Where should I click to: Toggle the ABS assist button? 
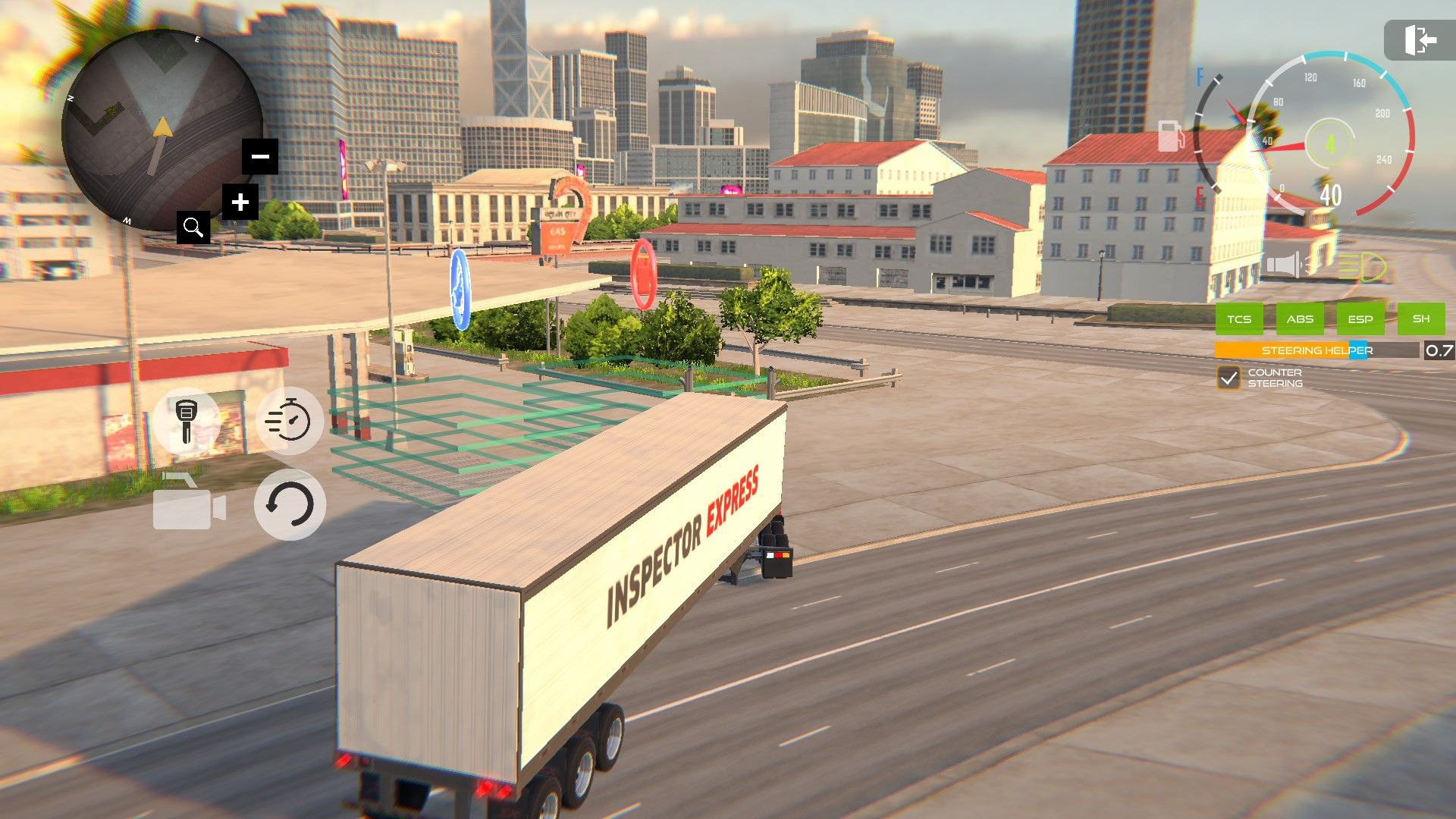click(1300, 319)
